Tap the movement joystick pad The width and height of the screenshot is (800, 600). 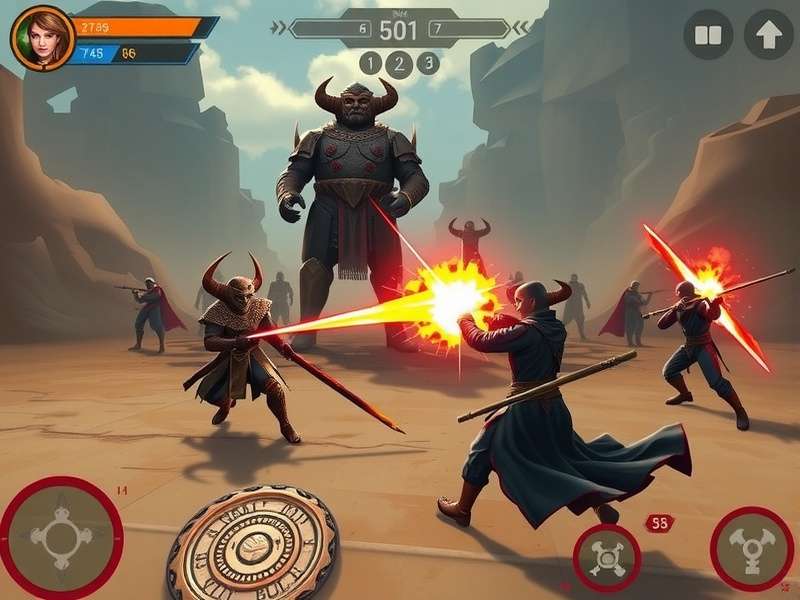pos(60,538)
